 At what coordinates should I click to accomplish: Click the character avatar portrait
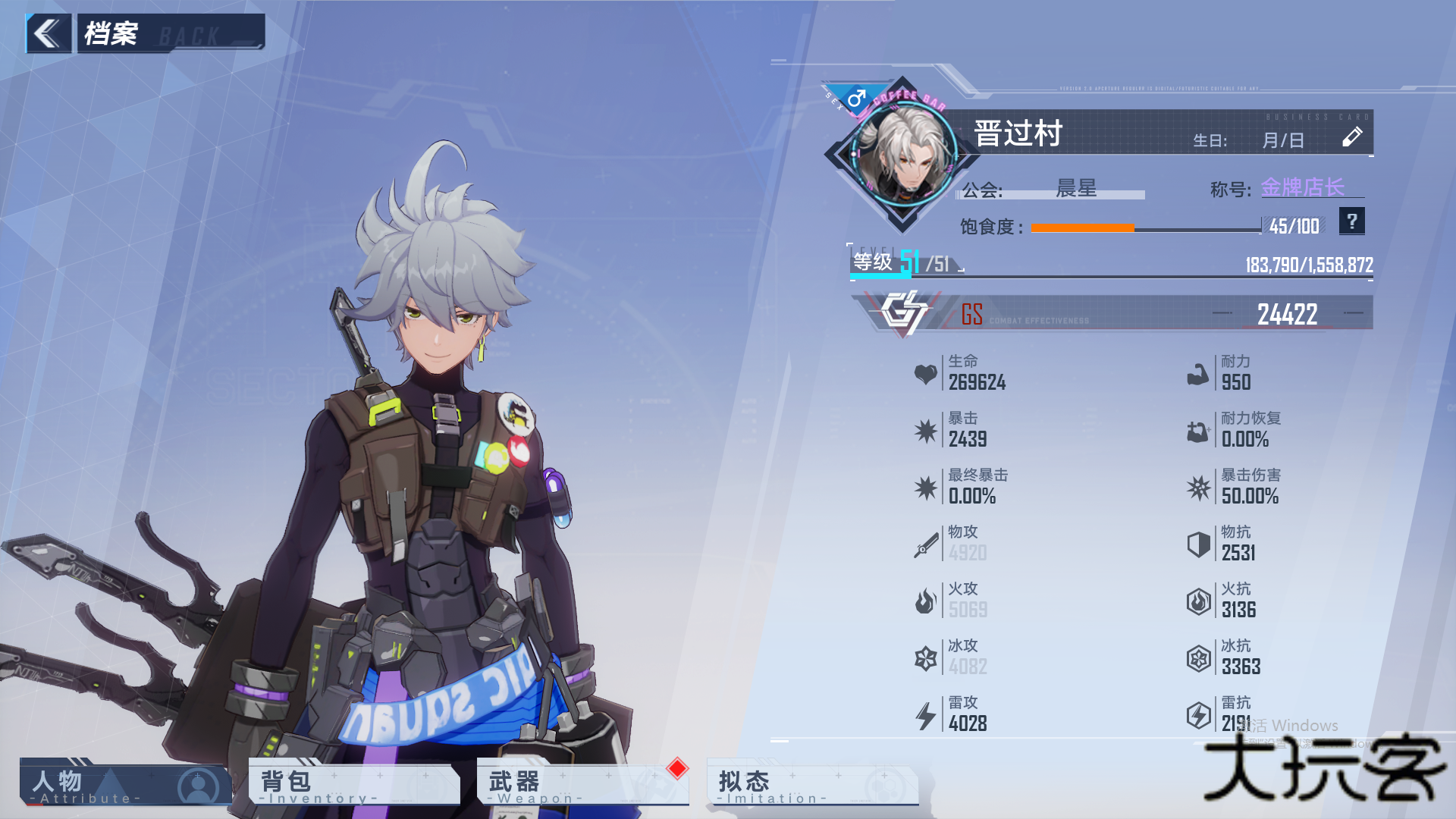(x=905, y=155)
